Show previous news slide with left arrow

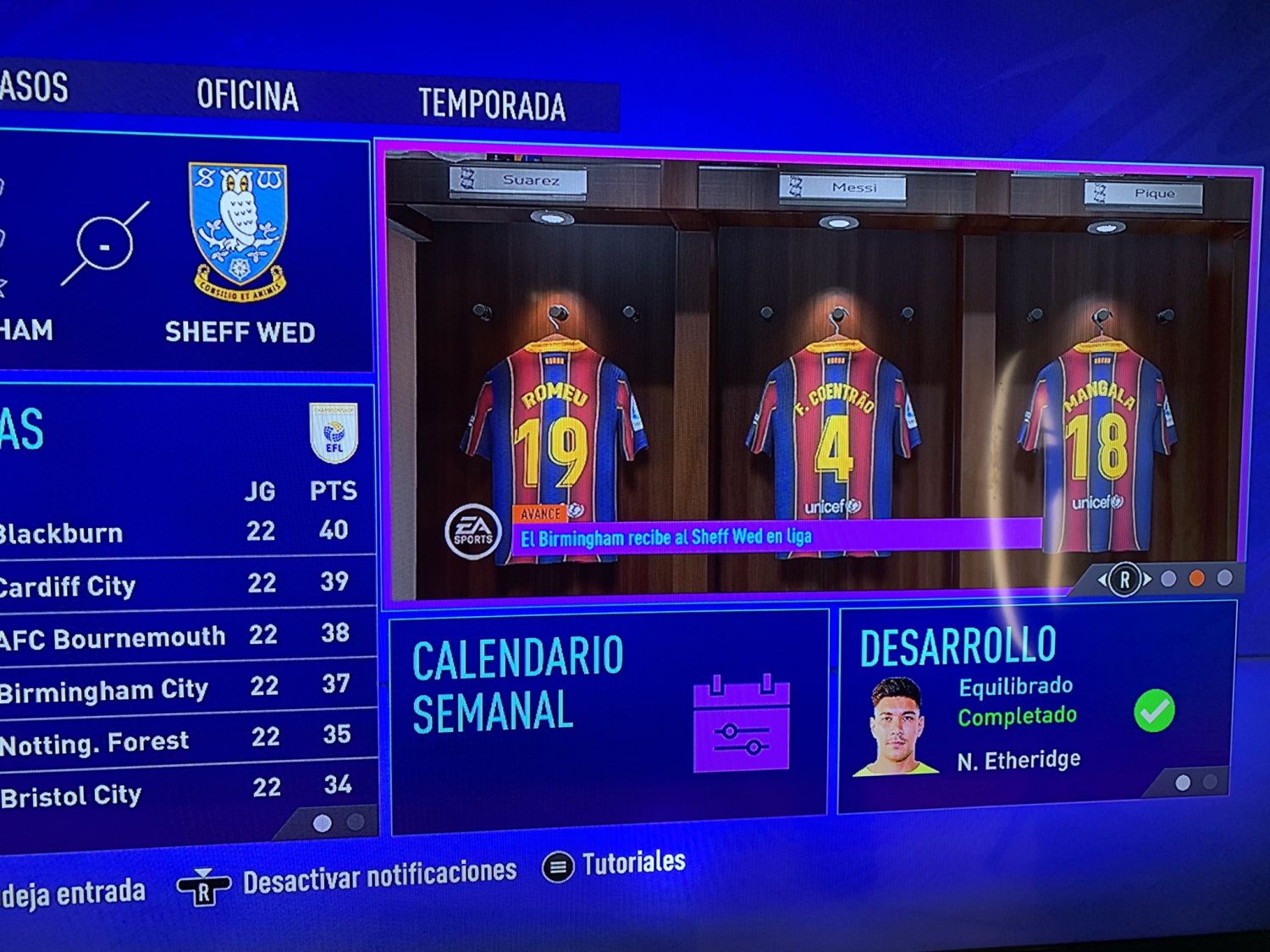point(1102,581)
